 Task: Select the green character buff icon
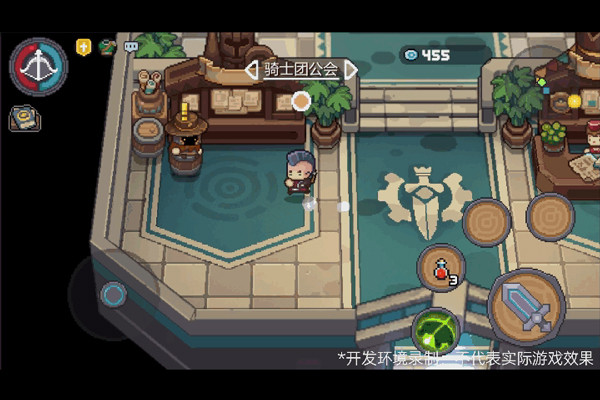pyautogui.click(x=108, y=46)
